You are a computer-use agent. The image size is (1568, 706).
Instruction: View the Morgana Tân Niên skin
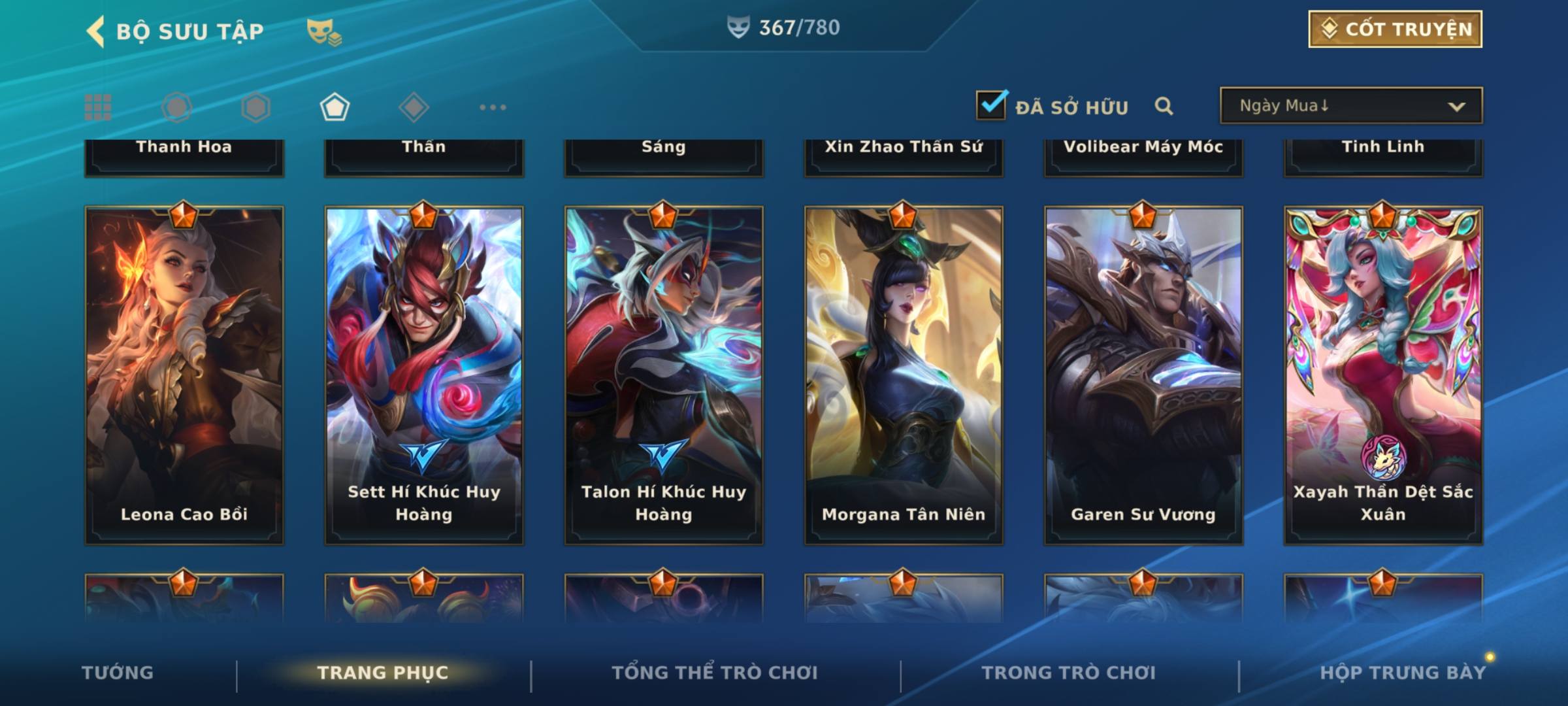(904, 376)
